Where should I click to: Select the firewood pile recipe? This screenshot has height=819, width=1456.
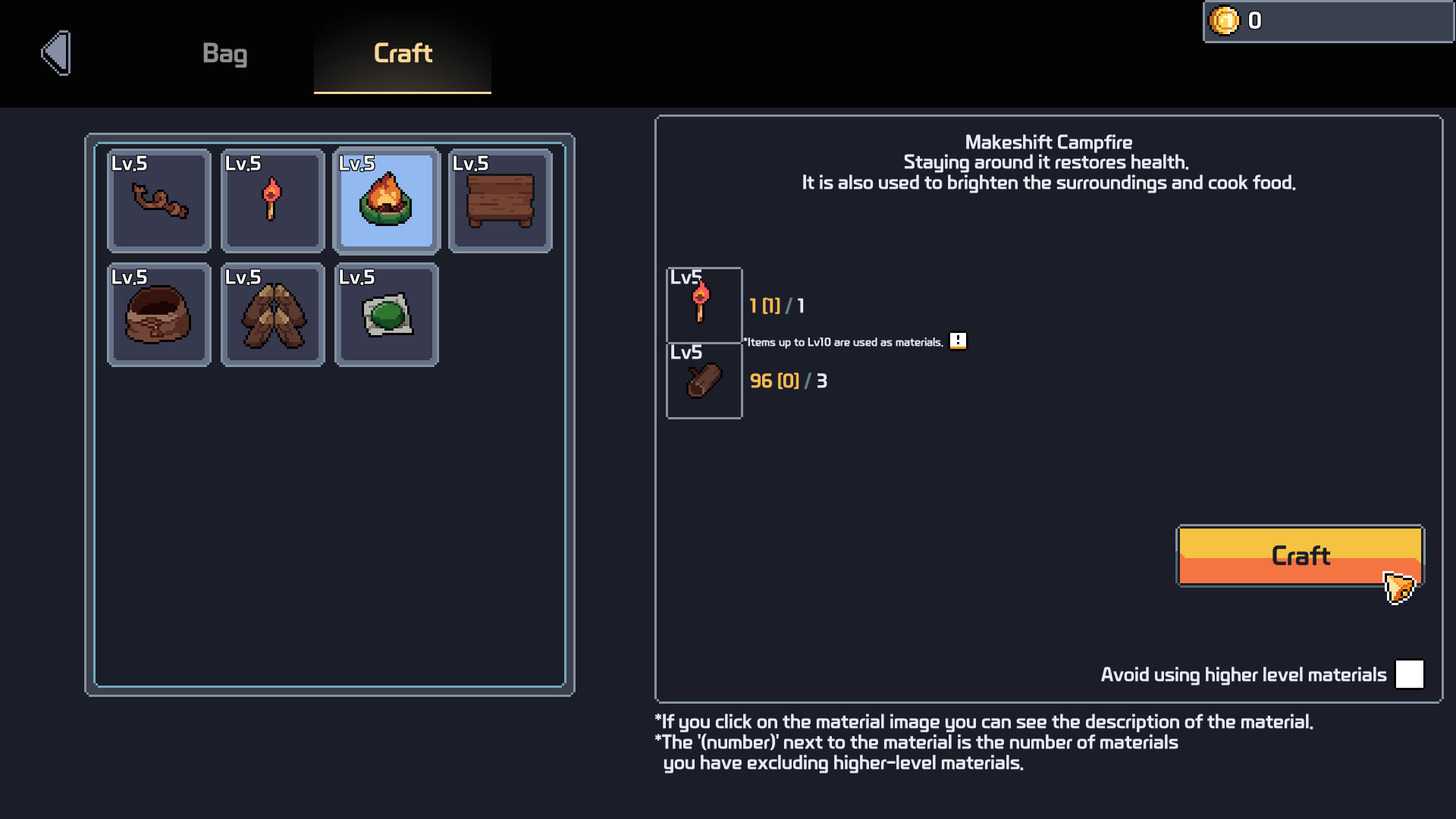pos(272,315)
